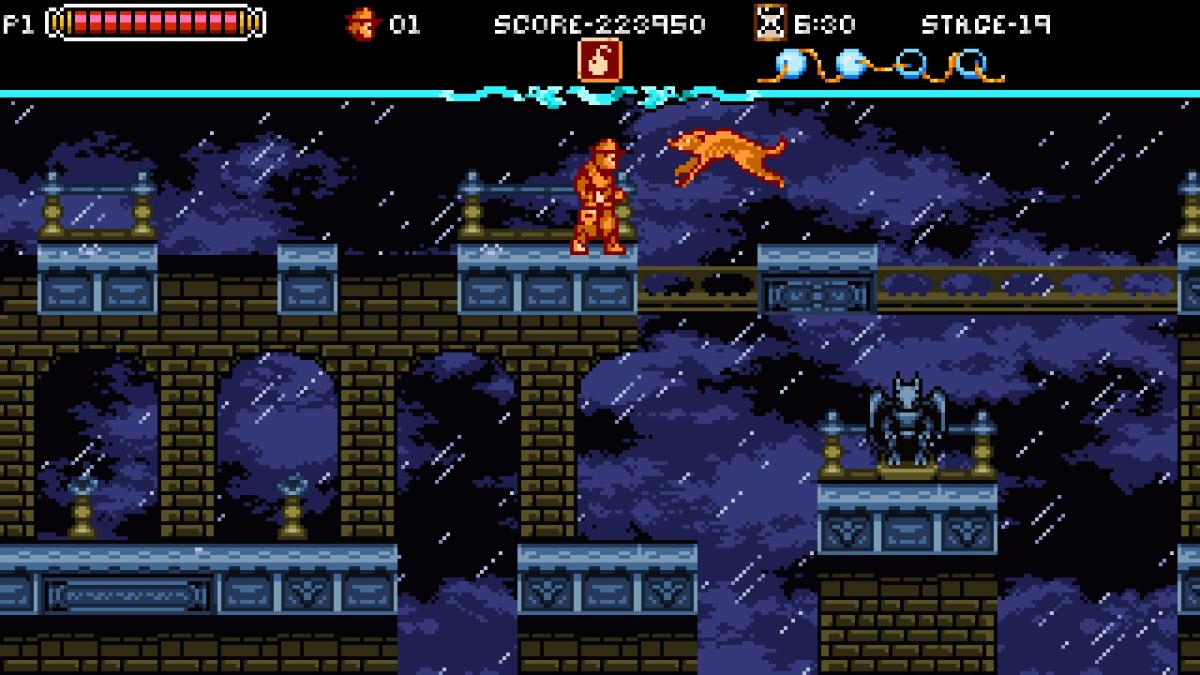This screenshot has width=1200, height=675.
Task: Select the bomb subweapon icon
Action: coord(600,60)
